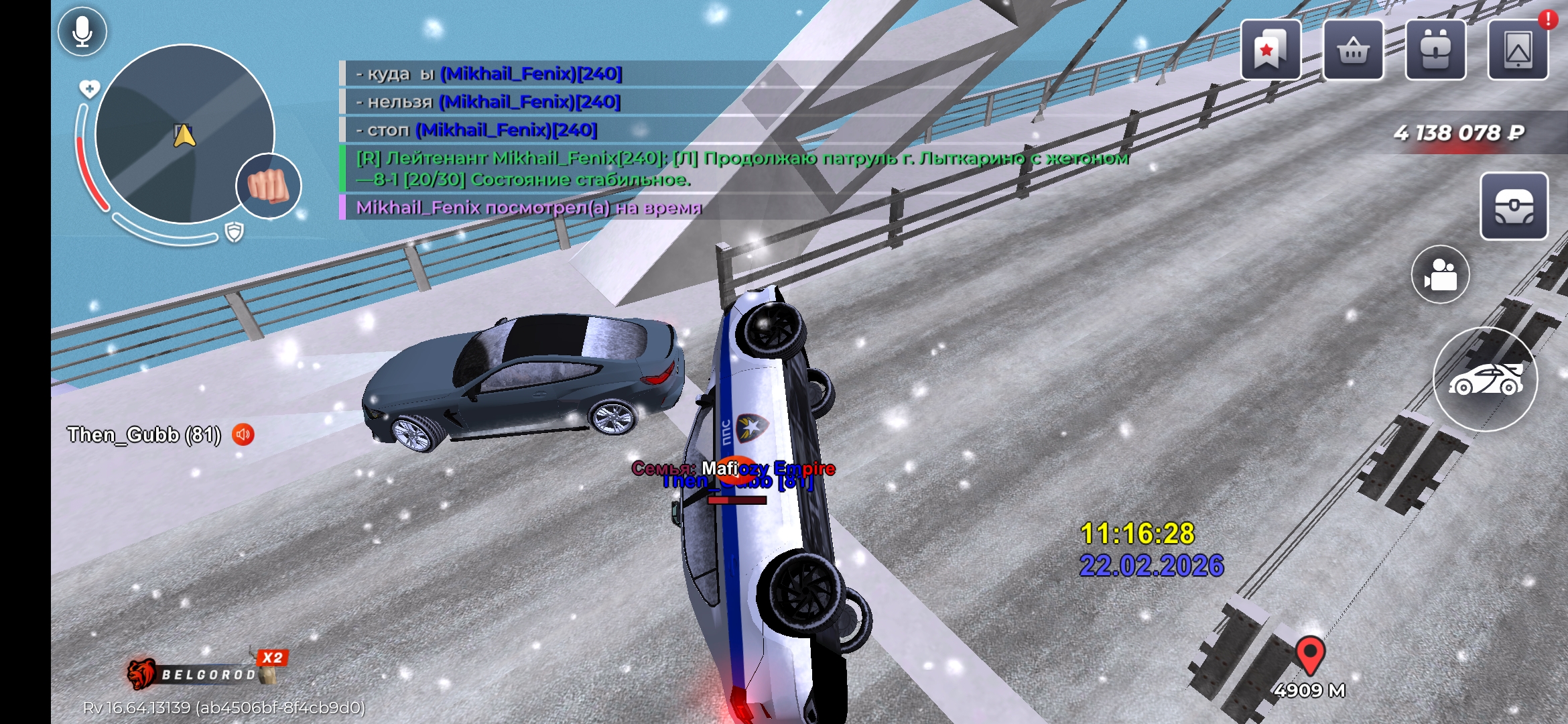Screen dimensions: 1568x724
Task: Open the treasure chest button
Action: click(1514, 206)
